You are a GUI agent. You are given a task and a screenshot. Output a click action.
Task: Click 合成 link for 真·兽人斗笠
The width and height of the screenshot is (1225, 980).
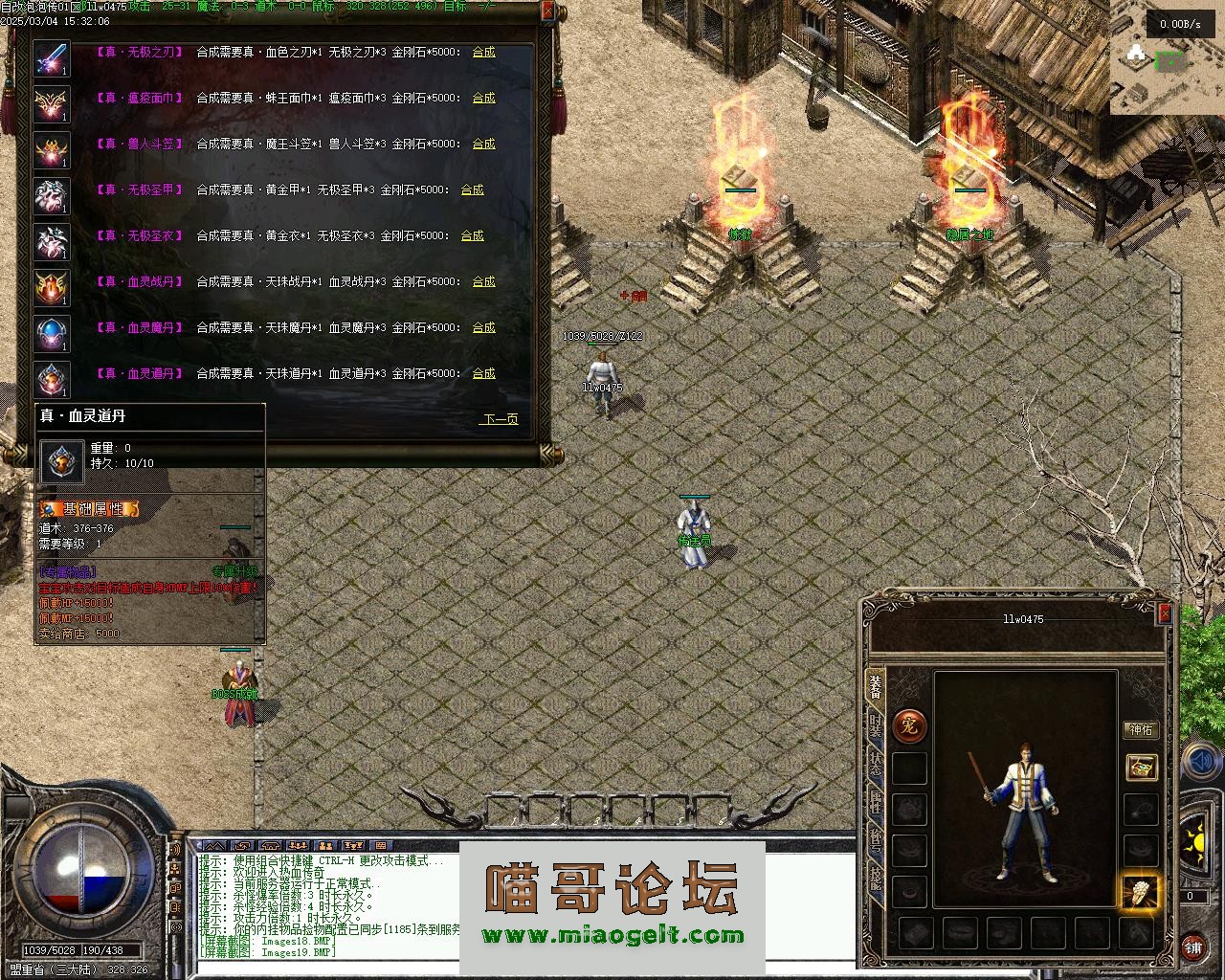coord(483,144)
